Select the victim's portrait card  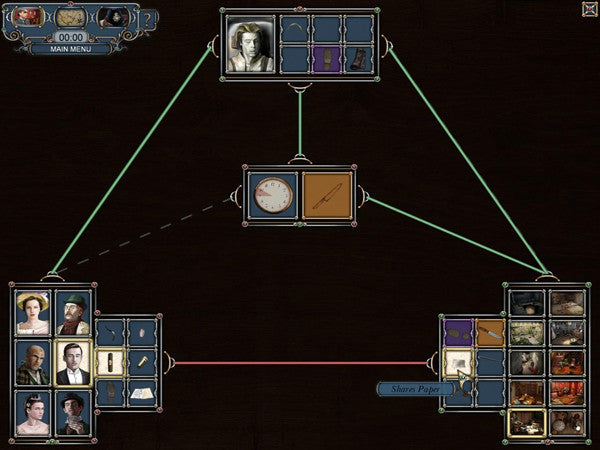250,44
